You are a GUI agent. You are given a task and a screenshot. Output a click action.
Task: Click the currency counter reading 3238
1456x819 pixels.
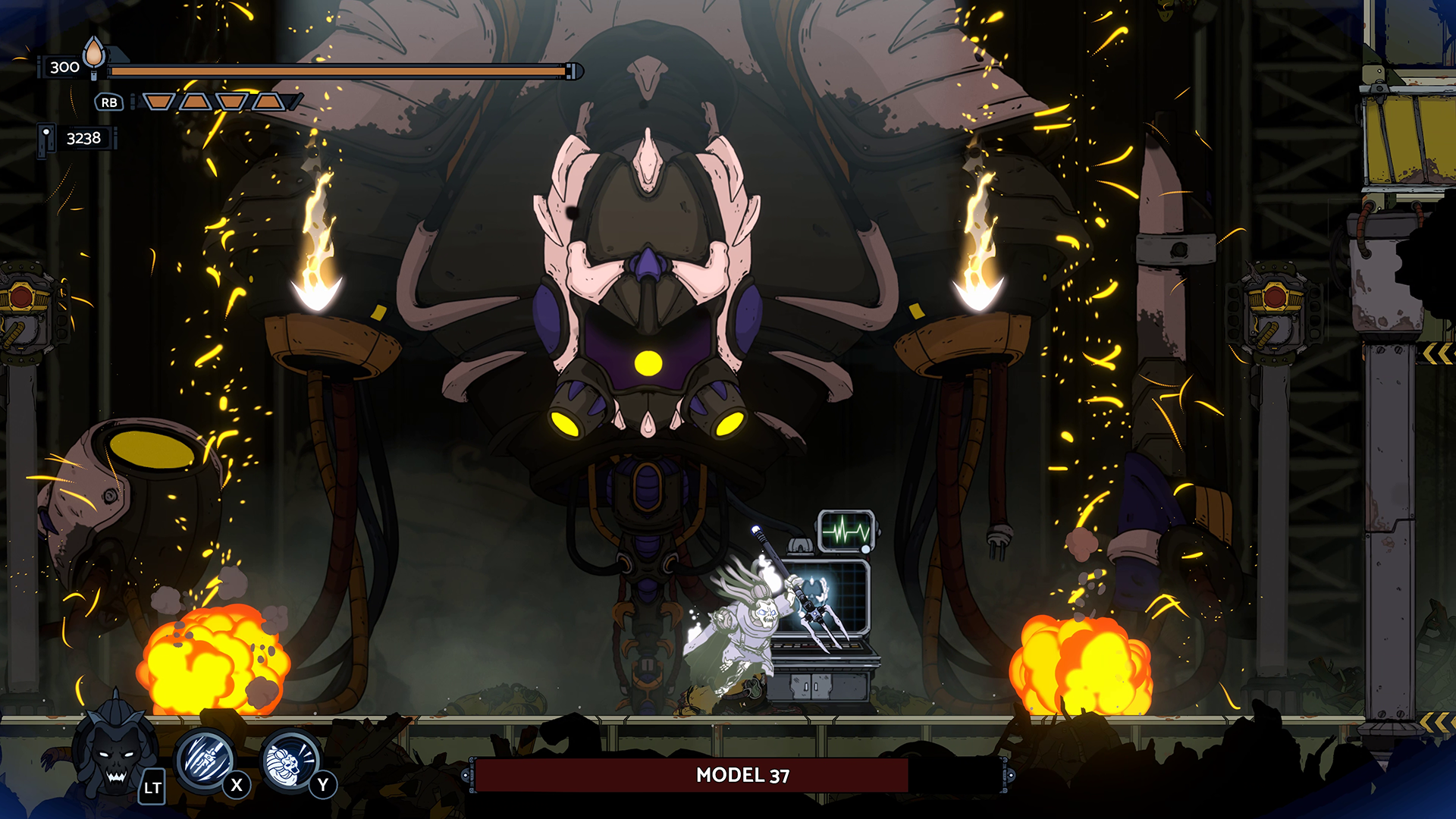[83, 137]
